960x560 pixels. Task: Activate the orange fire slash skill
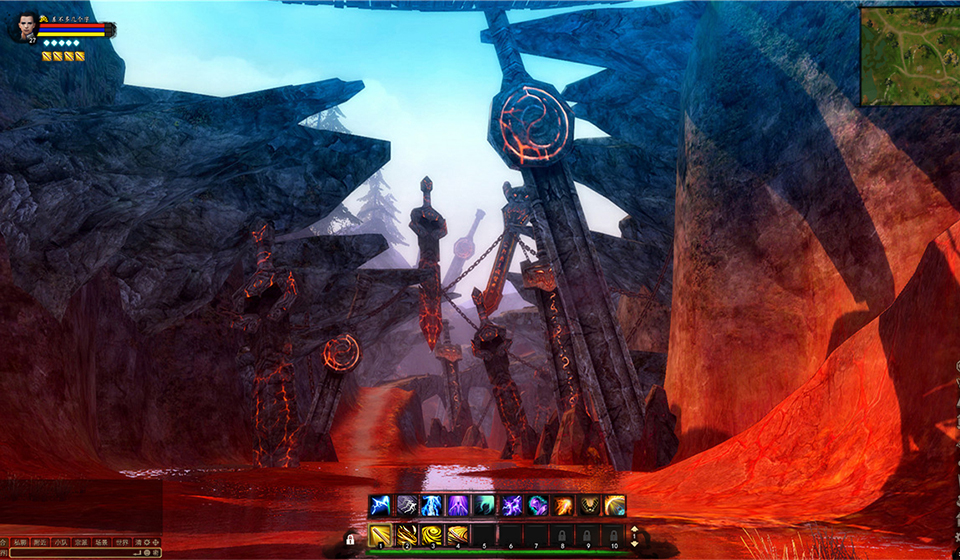562,506
